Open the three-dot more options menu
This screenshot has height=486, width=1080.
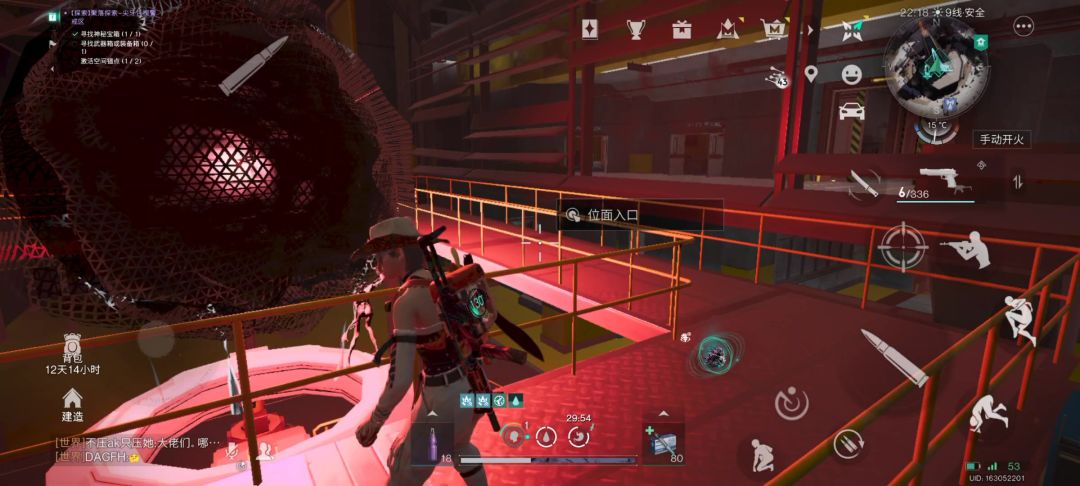1023,27
